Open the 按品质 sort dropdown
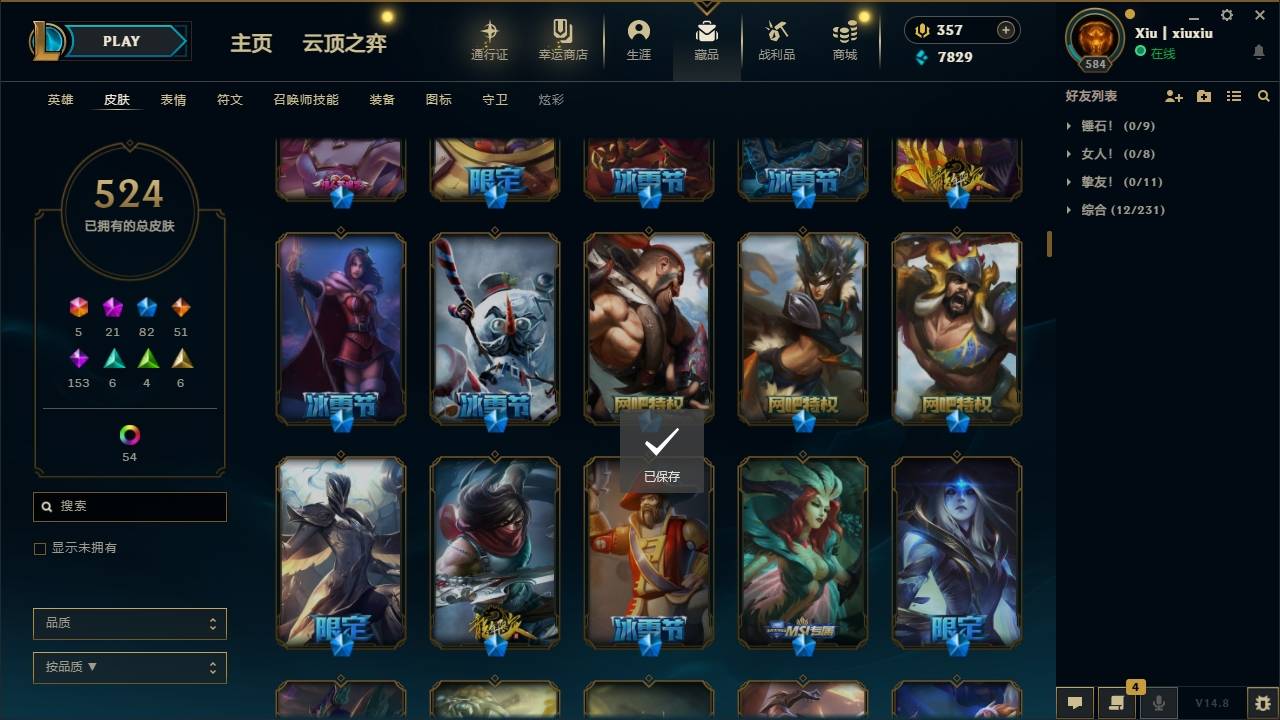Viewport: 1280px width, 720px height. [x=129, y=667]
